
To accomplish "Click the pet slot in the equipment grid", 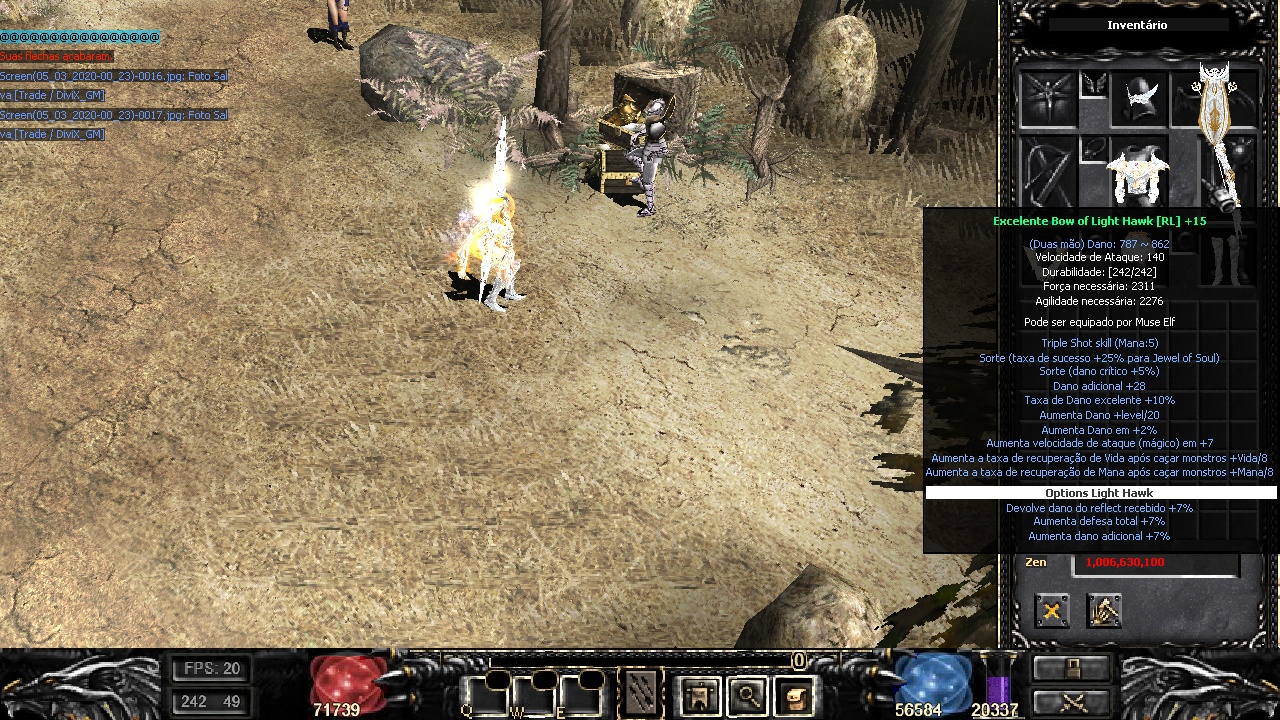I will (x=1048, y=100).
